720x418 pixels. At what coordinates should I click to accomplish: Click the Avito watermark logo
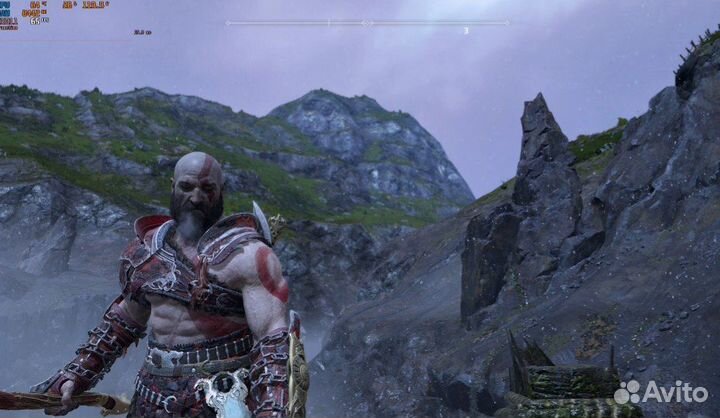pos(660,392)
